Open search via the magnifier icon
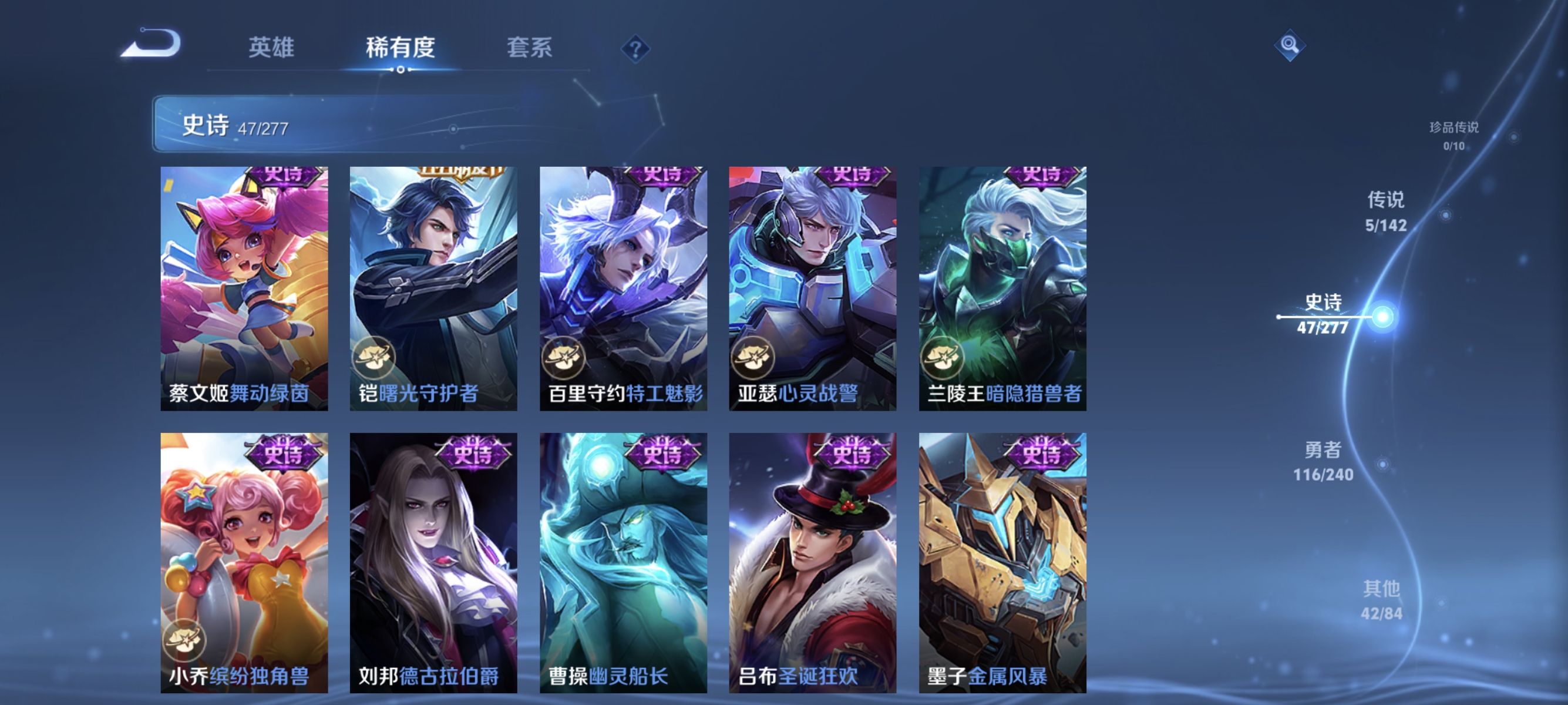Screen dimensions: 1568x705 pos(1291,45)
